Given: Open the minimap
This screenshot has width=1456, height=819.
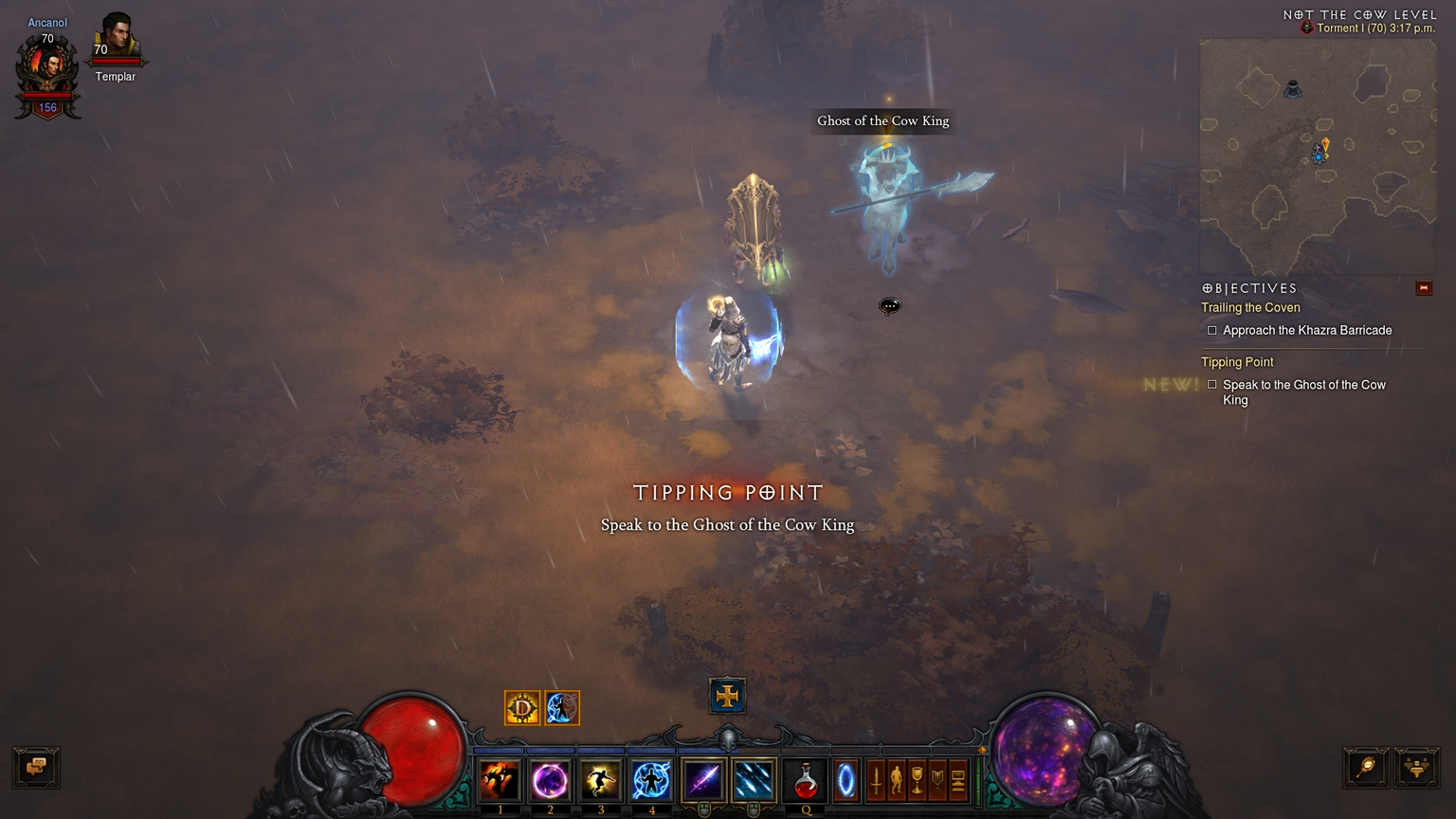Looking at the screenshot, I should [x=1318, y=156].
